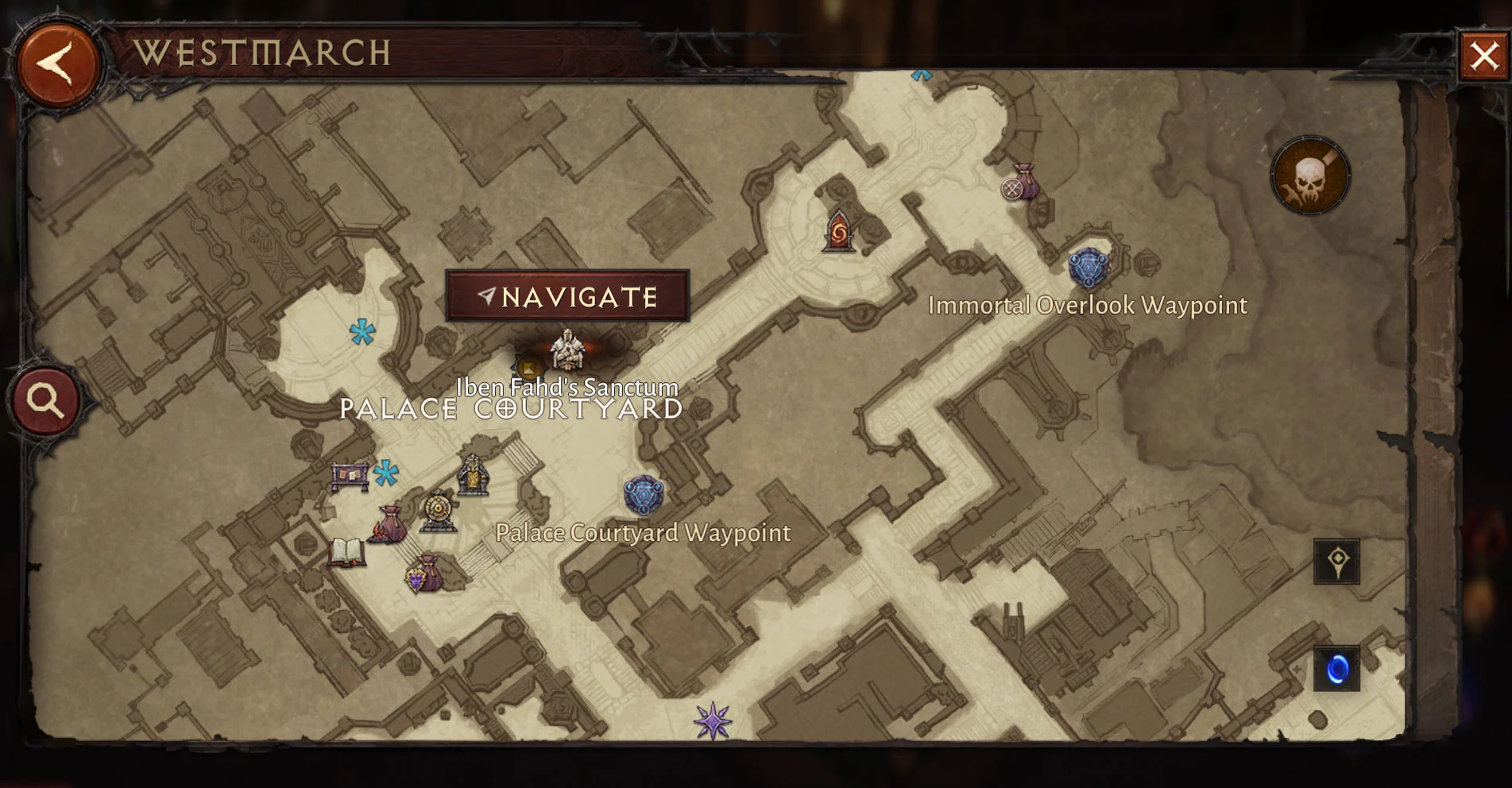Select the open book map marker
1512x788 pixels.
pos(346,552)
